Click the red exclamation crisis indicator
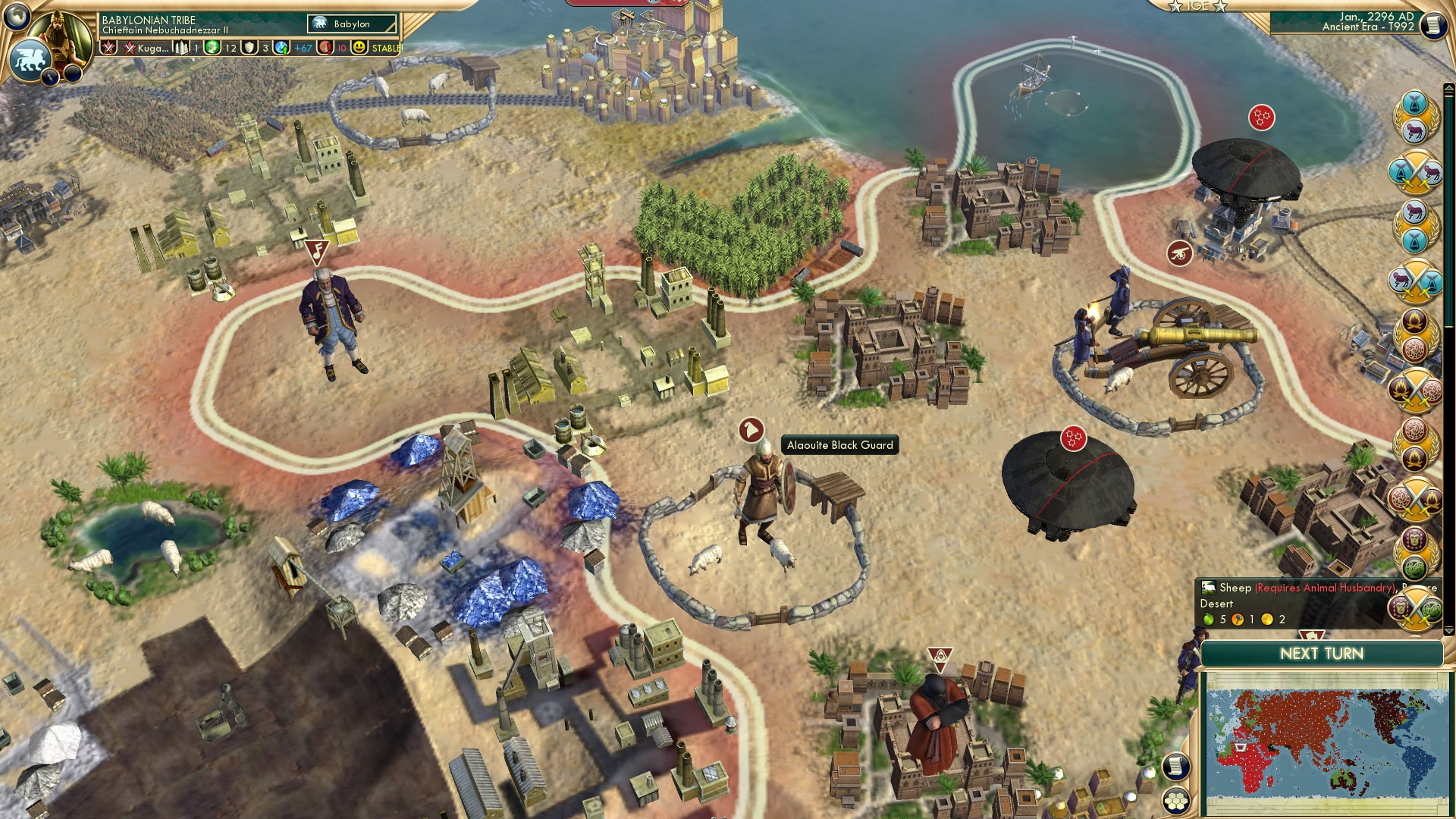Screen dimensions: 1456x819 327,47
